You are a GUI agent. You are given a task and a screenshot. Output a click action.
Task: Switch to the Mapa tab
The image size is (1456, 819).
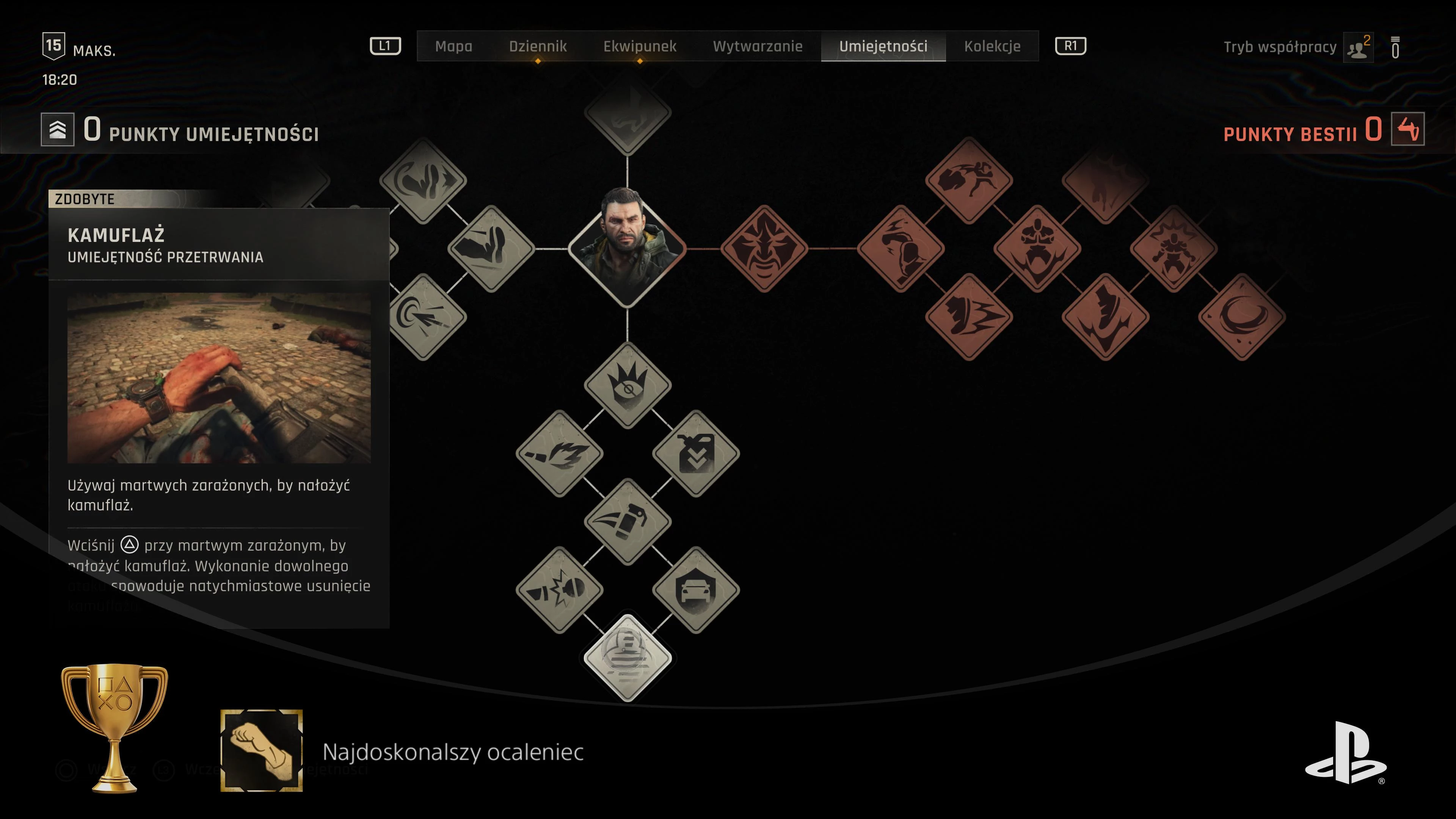coord(453,46)
